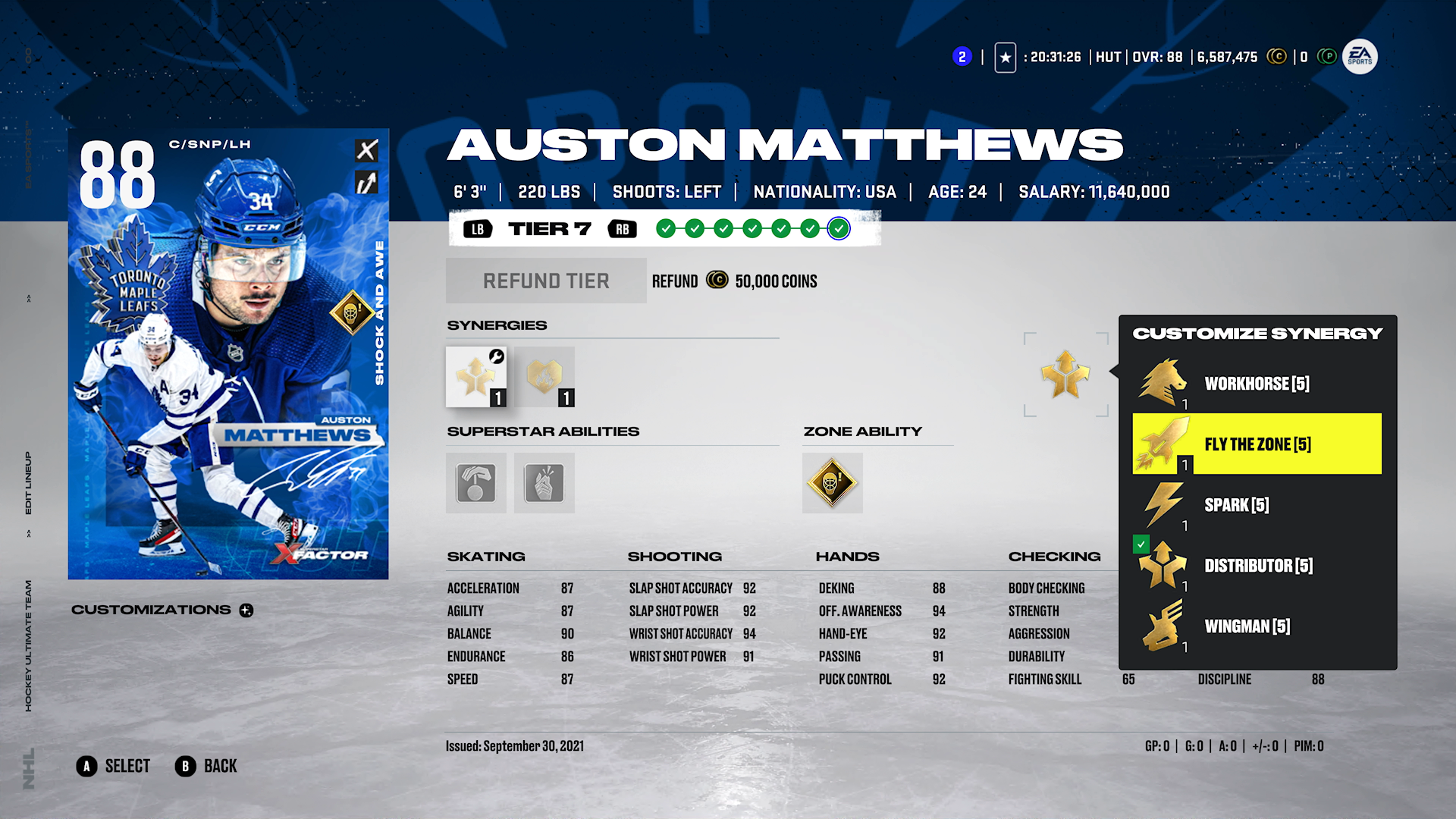This screenshot has height=819, width=1456.
Task: Select the Zone Ability goalie mask icon
Action: pos(832,483)
